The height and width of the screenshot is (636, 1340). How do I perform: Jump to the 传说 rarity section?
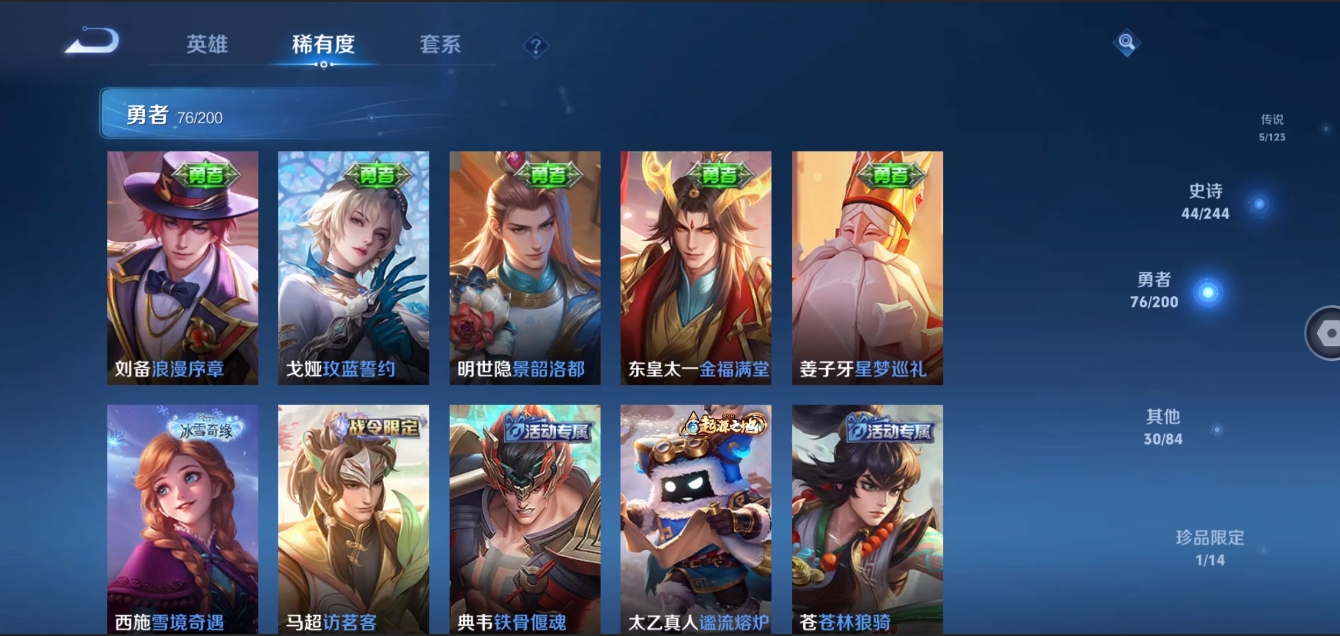[1272, 126]
